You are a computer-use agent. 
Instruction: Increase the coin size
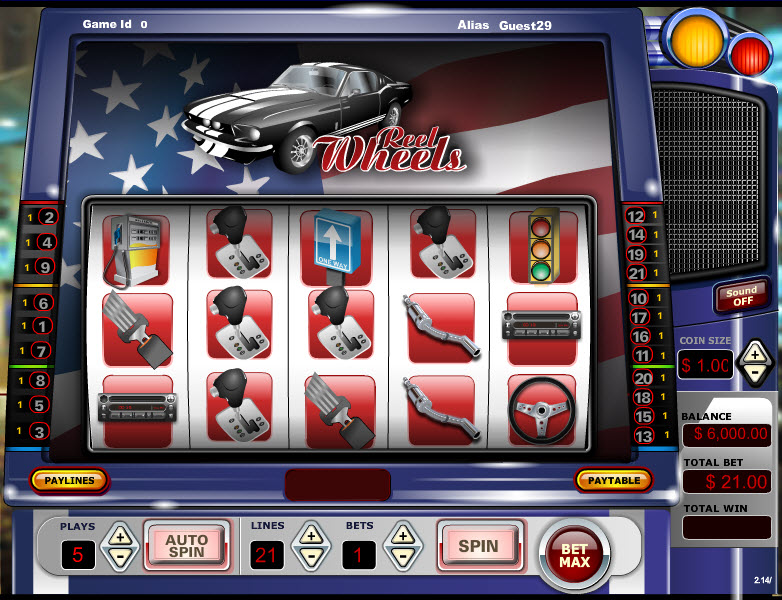coord(756,353)
